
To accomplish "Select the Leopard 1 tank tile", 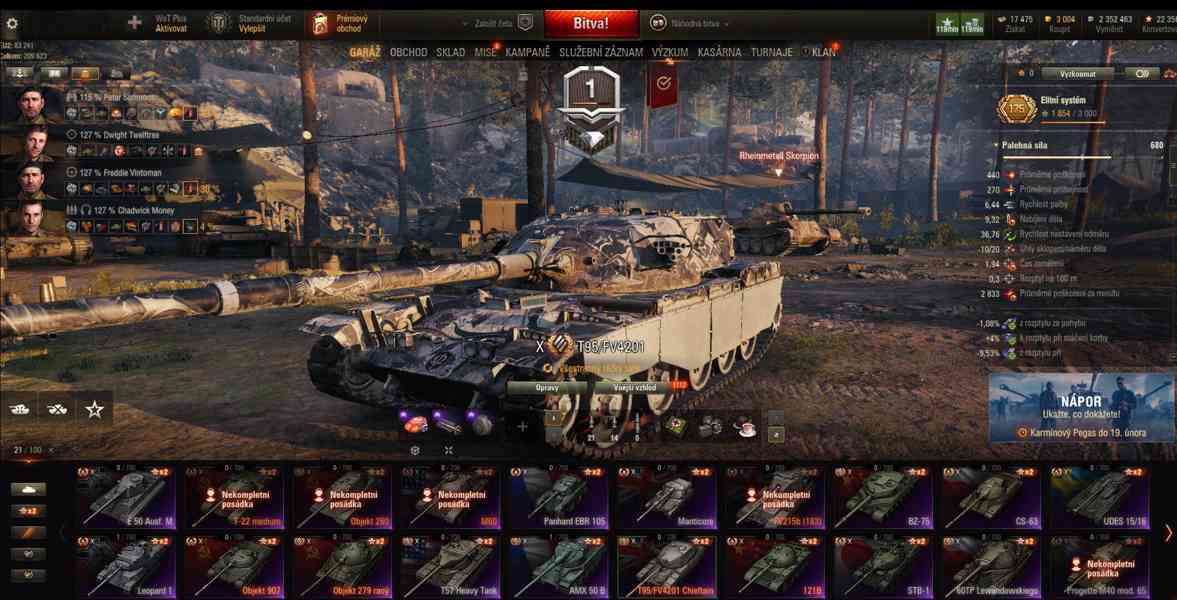I will (126, 566).
